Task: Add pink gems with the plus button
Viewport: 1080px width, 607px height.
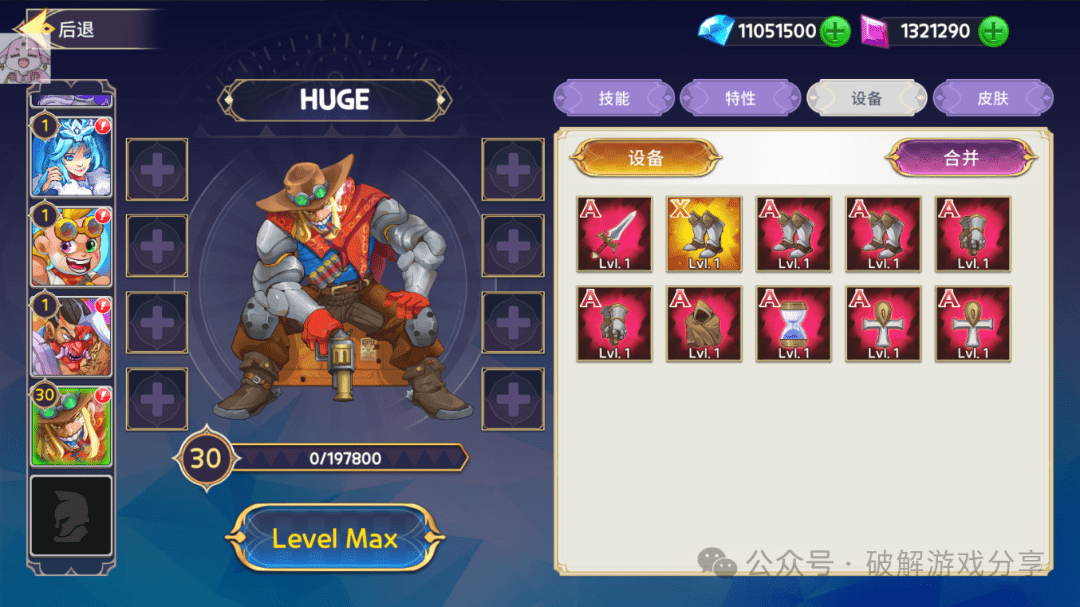Action: [x=992, y=32]
